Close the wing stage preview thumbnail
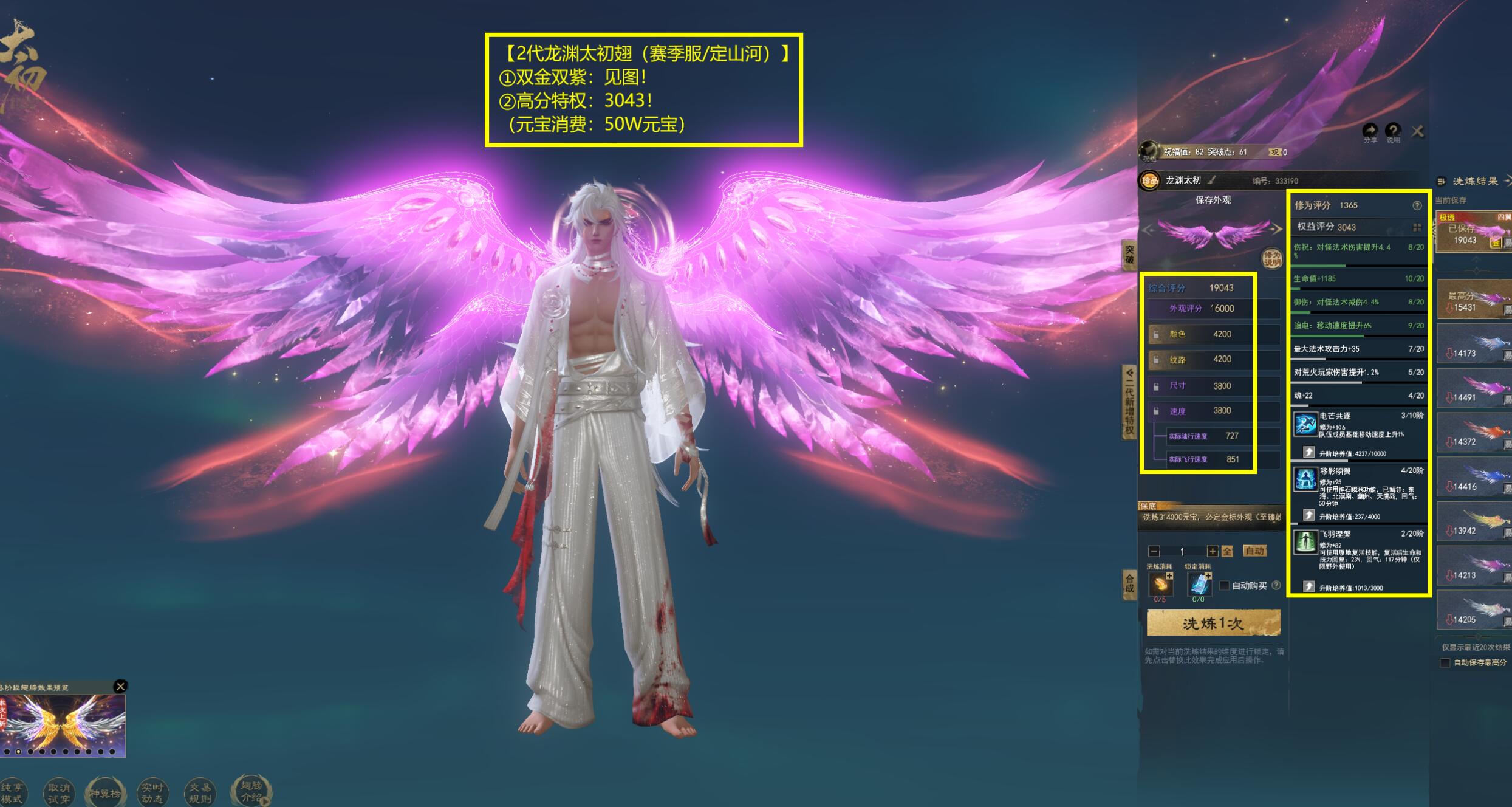This screenshot has height=807, width=1512. coord(120,686)
